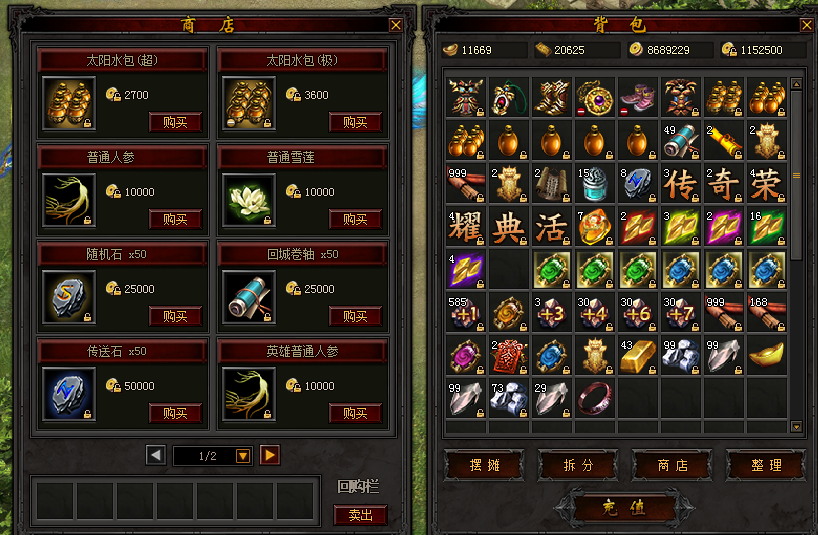The height and width of the screenshot is (535, 818).
Task: Buy the 回城卷轴 x50 bundle
Action: [x=355, y=316]
